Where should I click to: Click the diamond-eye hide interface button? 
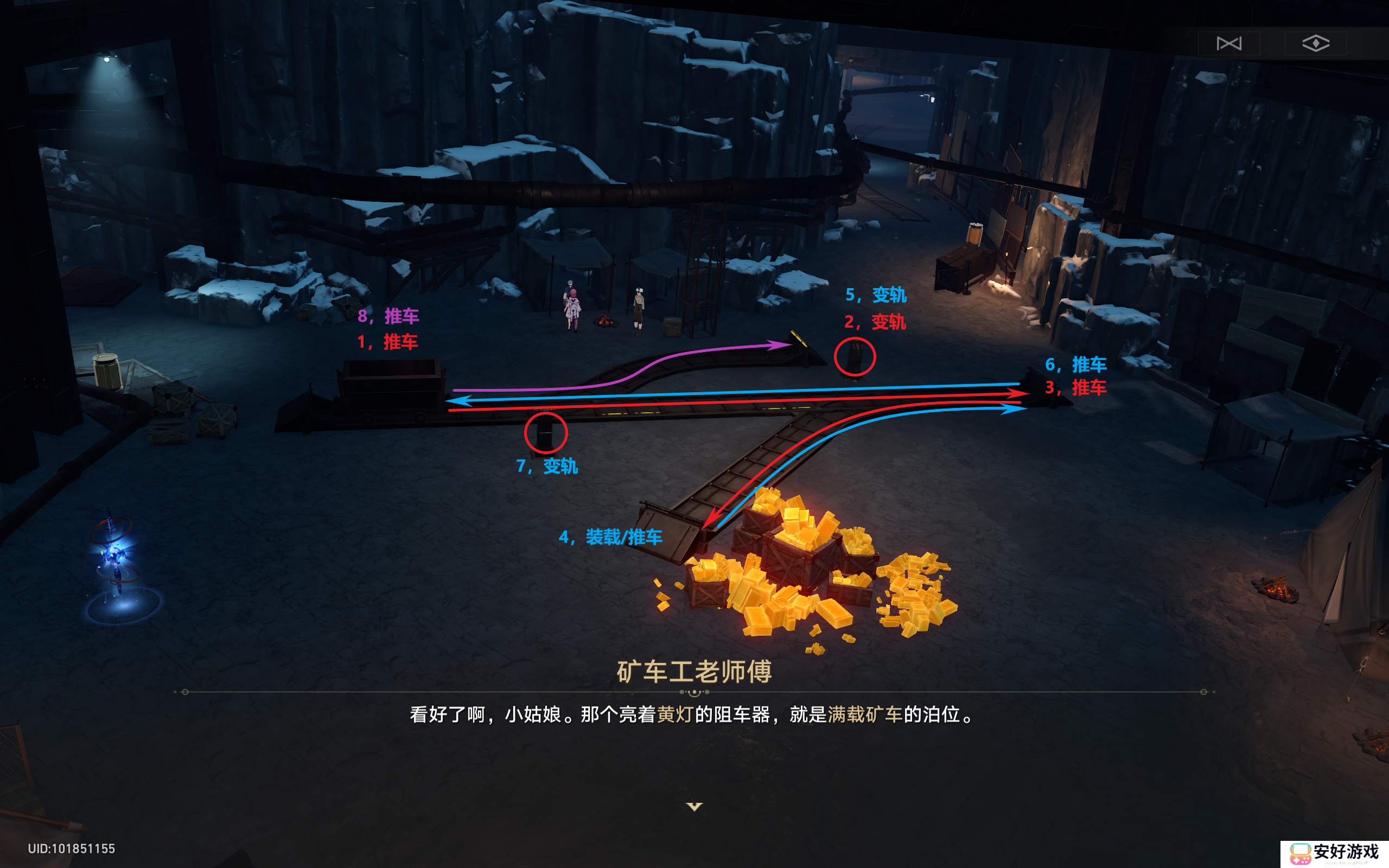coord(1316,43)
